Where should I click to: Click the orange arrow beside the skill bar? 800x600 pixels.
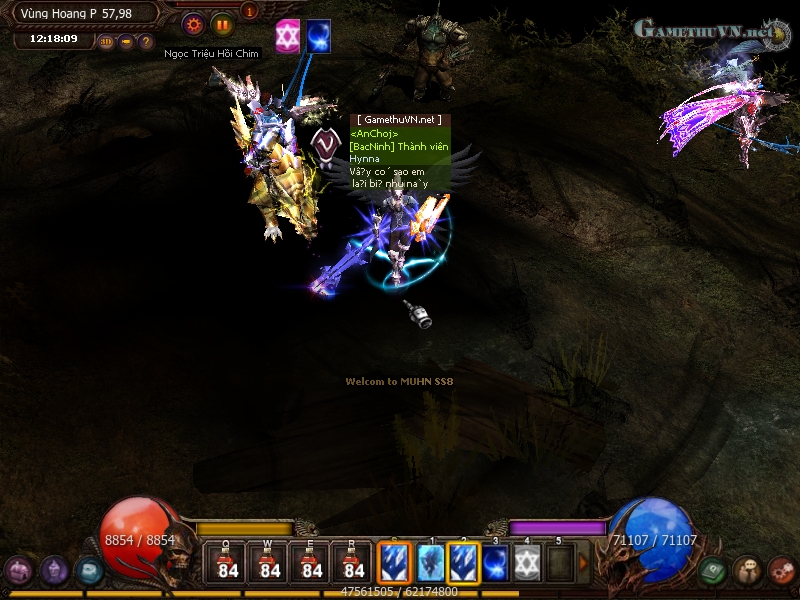[584, 563]
